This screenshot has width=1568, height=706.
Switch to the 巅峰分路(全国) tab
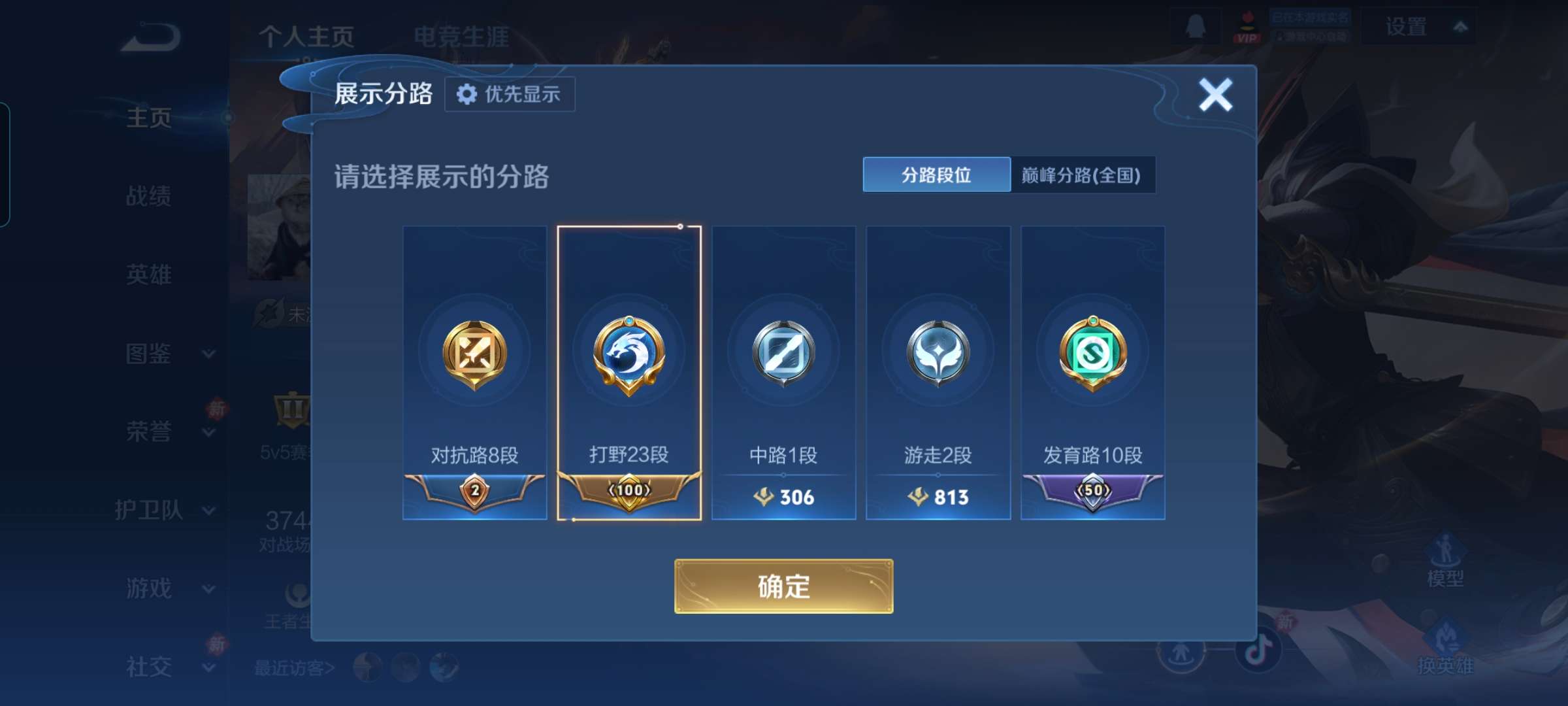click(x=1083, y=175)
